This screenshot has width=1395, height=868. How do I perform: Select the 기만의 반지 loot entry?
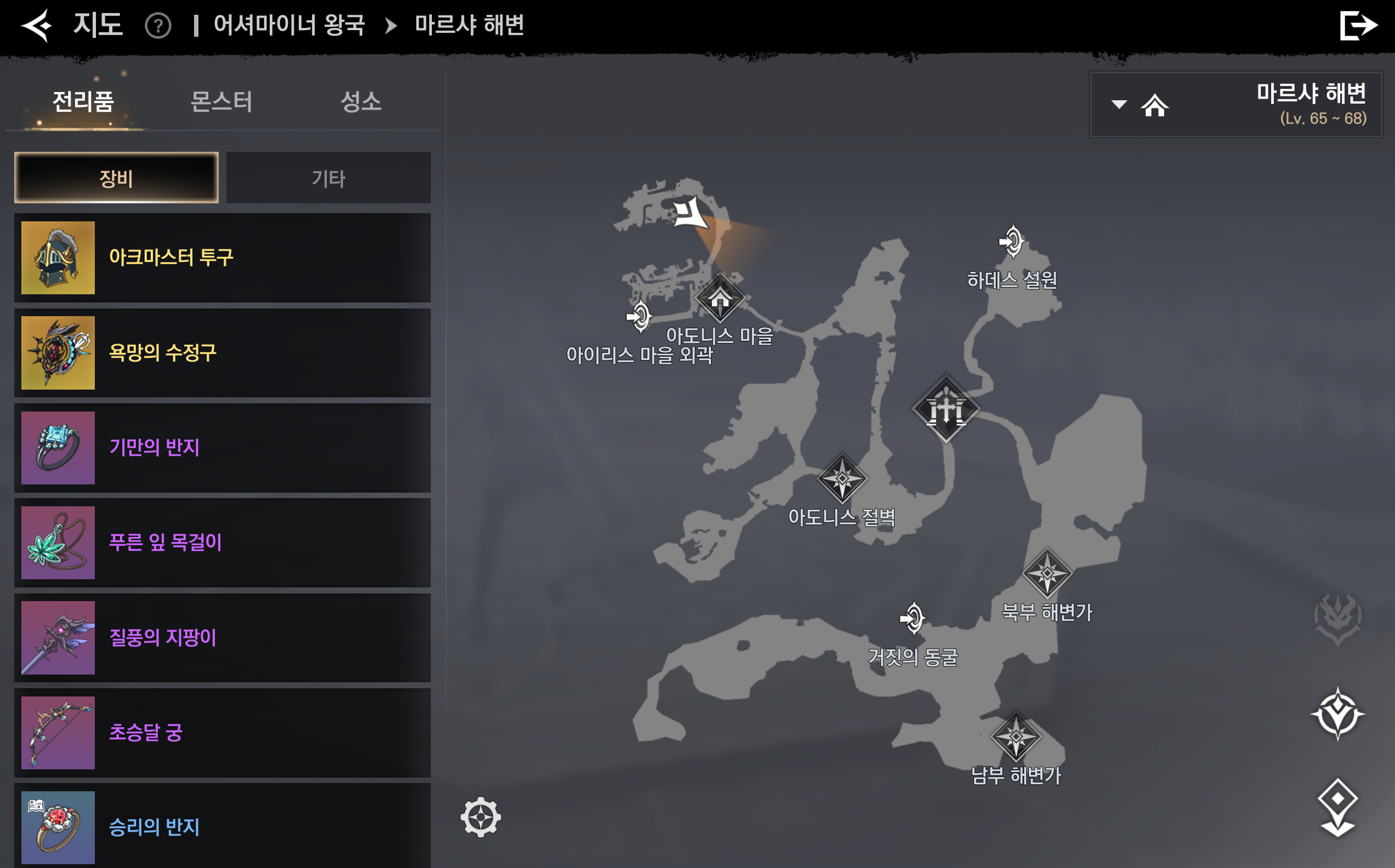[x=223, y=448]
